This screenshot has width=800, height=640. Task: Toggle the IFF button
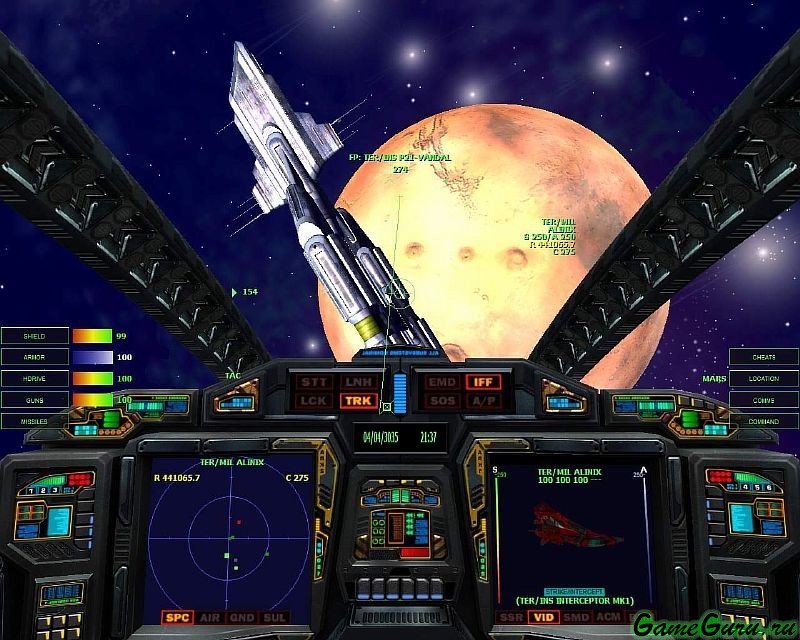(x=484, y=382)
